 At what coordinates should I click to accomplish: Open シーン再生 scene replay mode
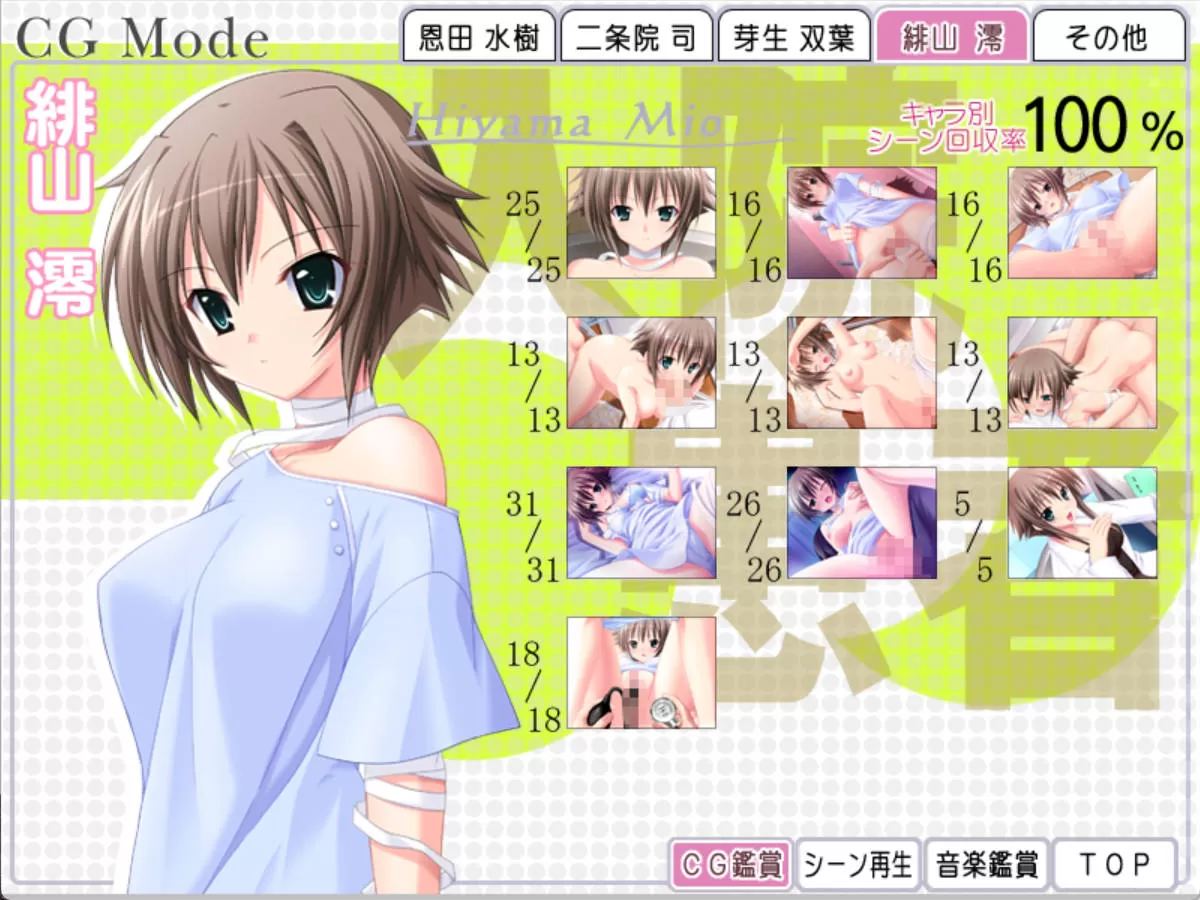tap(858, 864)
